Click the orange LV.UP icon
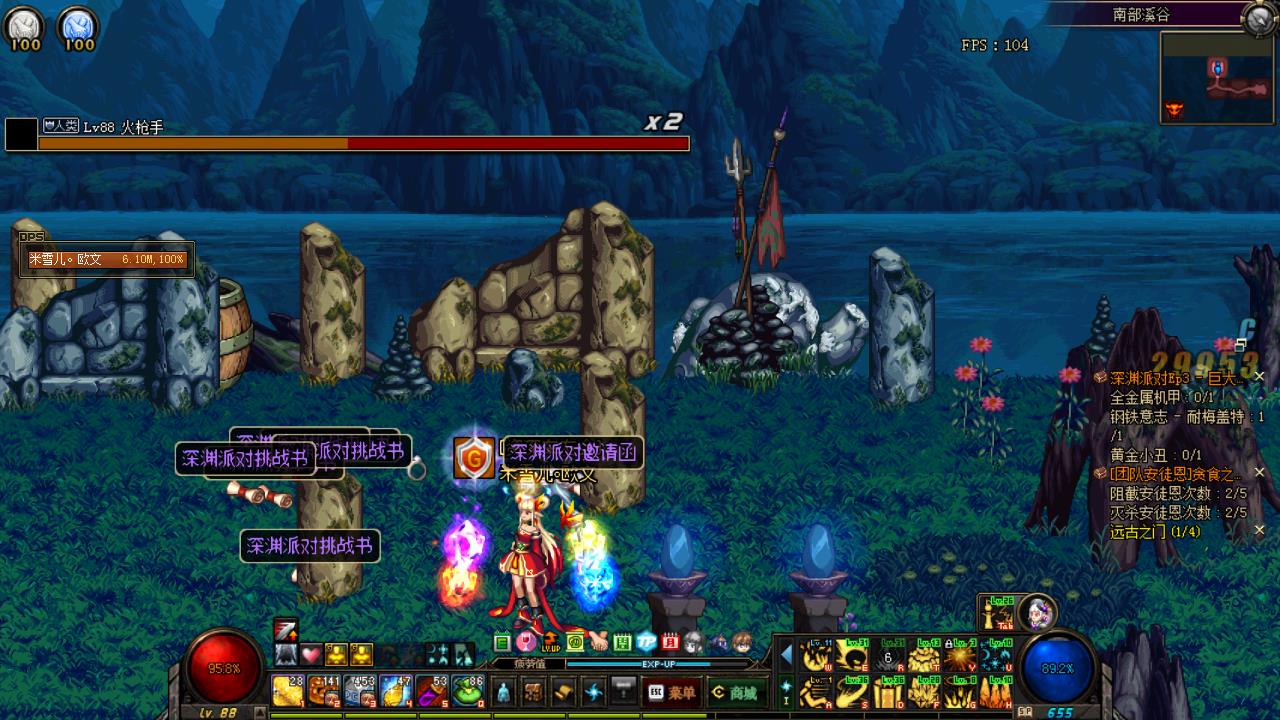Viewport: 1280px width, 720px height. [x=550, y=642]
